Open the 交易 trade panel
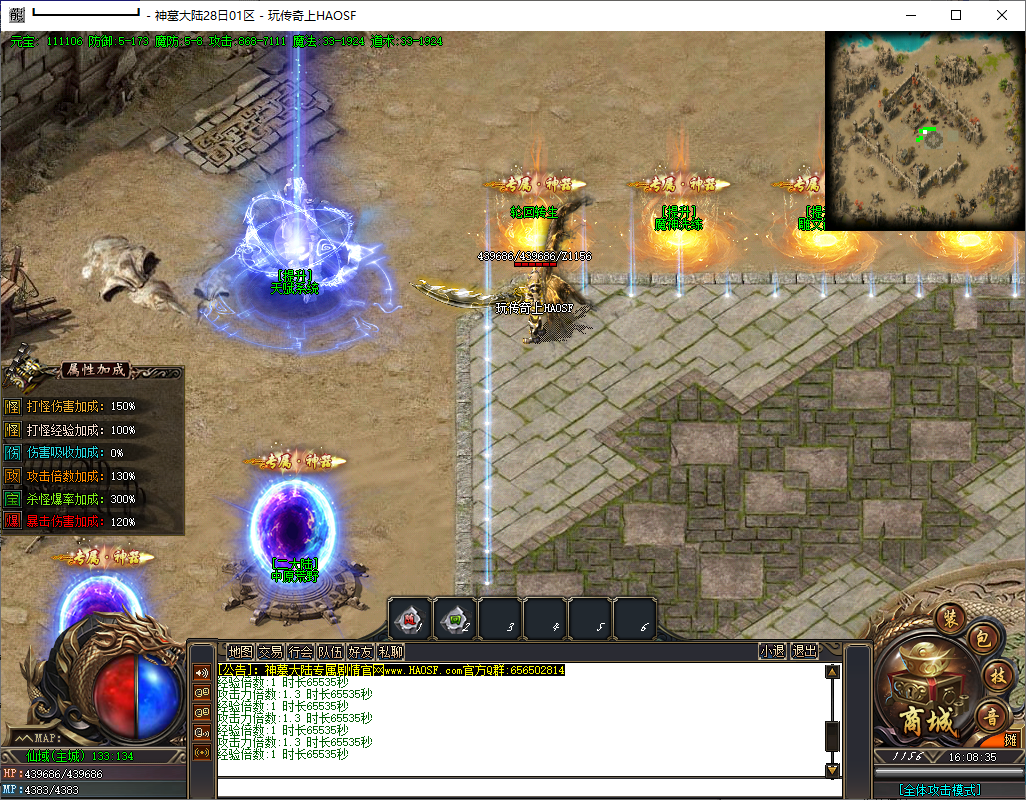1026x800 pixels. pyautogui.click(x=270, y=651)
